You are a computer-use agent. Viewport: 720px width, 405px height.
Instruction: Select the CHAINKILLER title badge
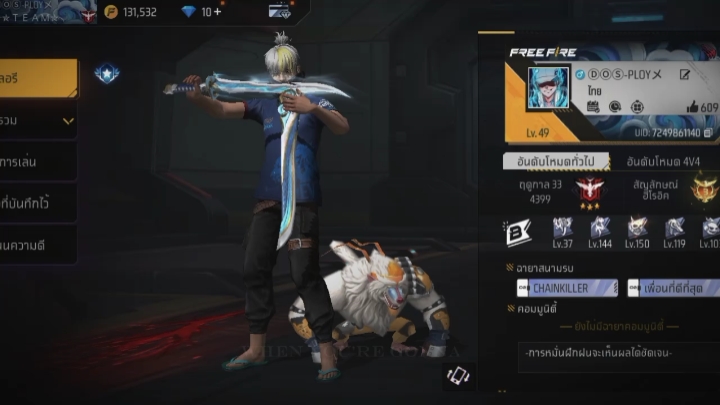click(566, 288)
